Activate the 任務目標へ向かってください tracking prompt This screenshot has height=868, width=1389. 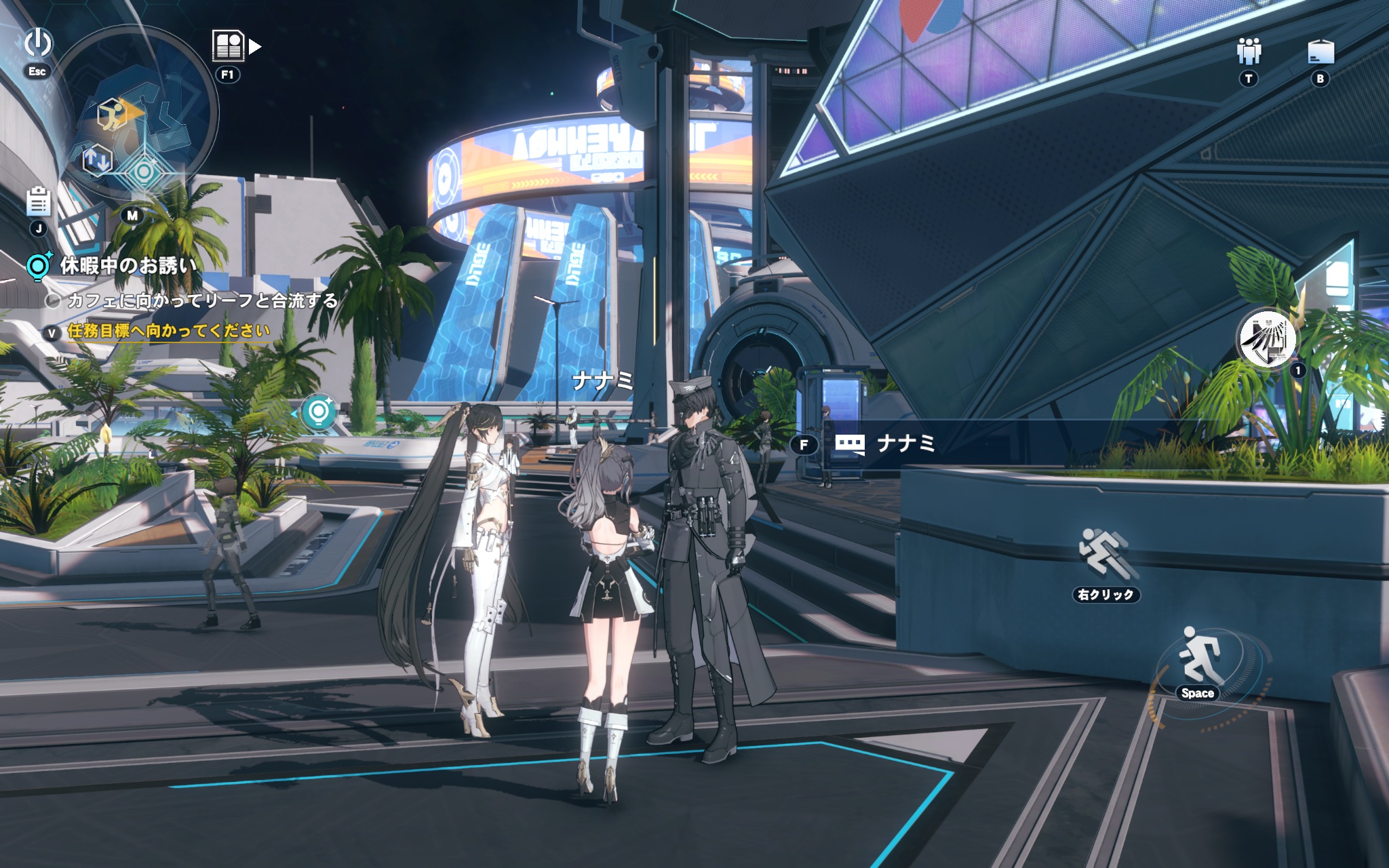pyautogui.click(x=168, y=331)
